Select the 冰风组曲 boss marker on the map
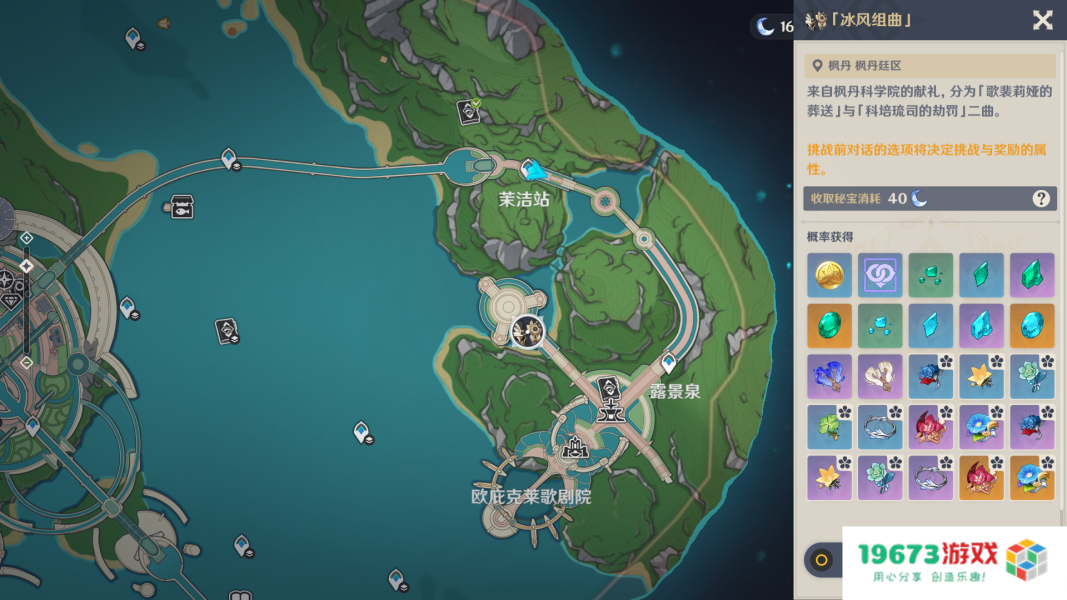The image size is (1067, 600). [x=527, y=332]
